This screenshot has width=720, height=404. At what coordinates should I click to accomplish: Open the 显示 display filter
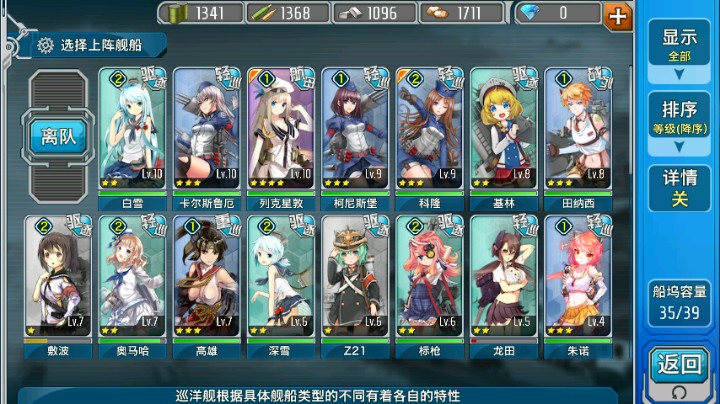tap(679, 45)
